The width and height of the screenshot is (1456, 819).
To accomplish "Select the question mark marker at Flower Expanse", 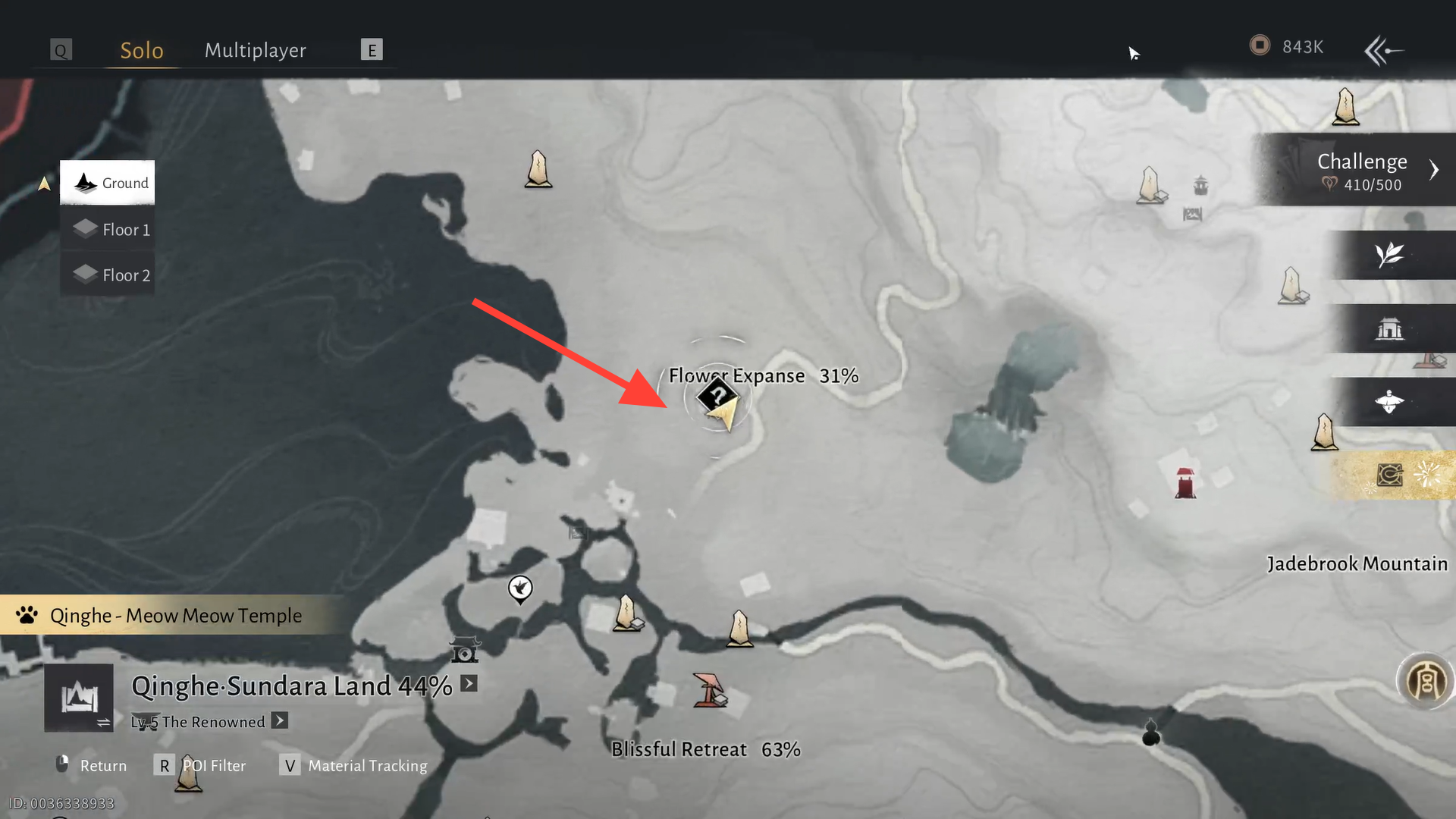I will [716, 395].
